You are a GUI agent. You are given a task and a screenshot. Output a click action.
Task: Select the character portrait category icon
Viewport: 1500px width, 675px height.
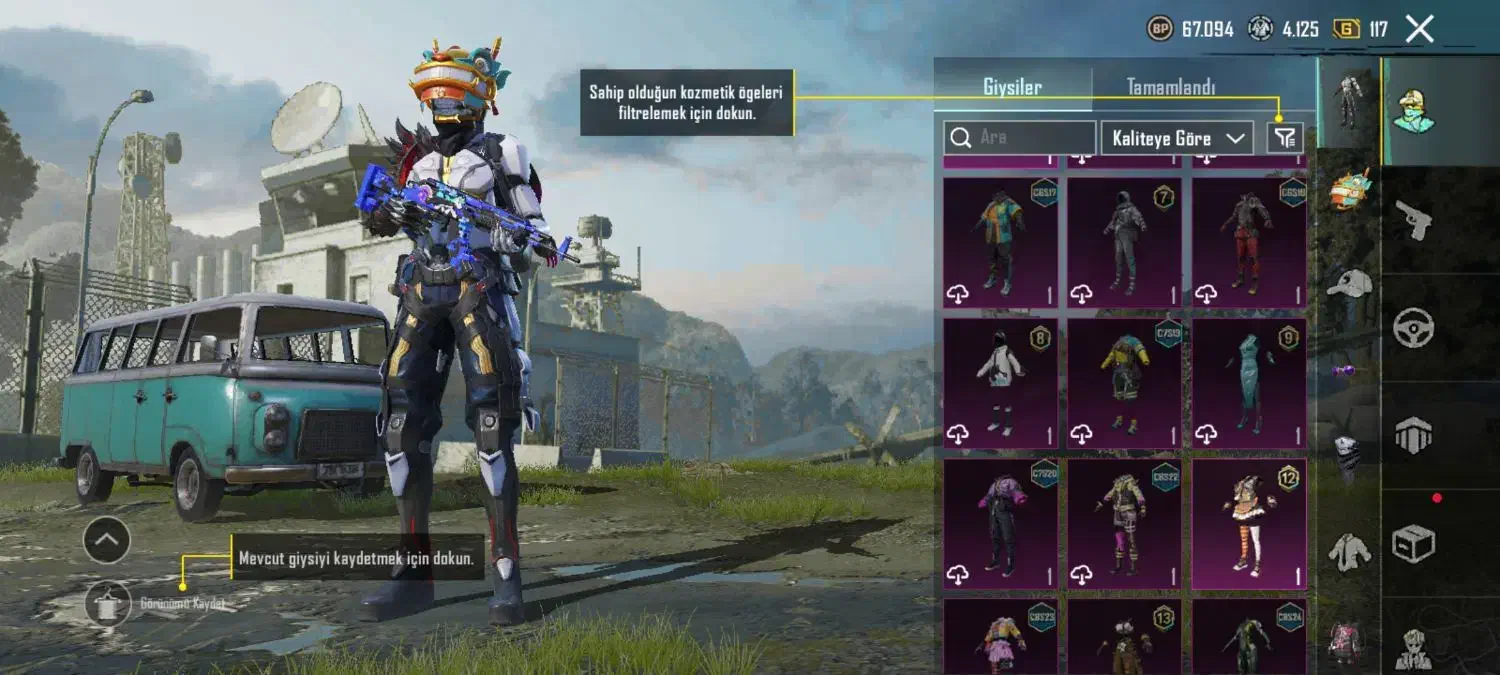click(1414, 111)
